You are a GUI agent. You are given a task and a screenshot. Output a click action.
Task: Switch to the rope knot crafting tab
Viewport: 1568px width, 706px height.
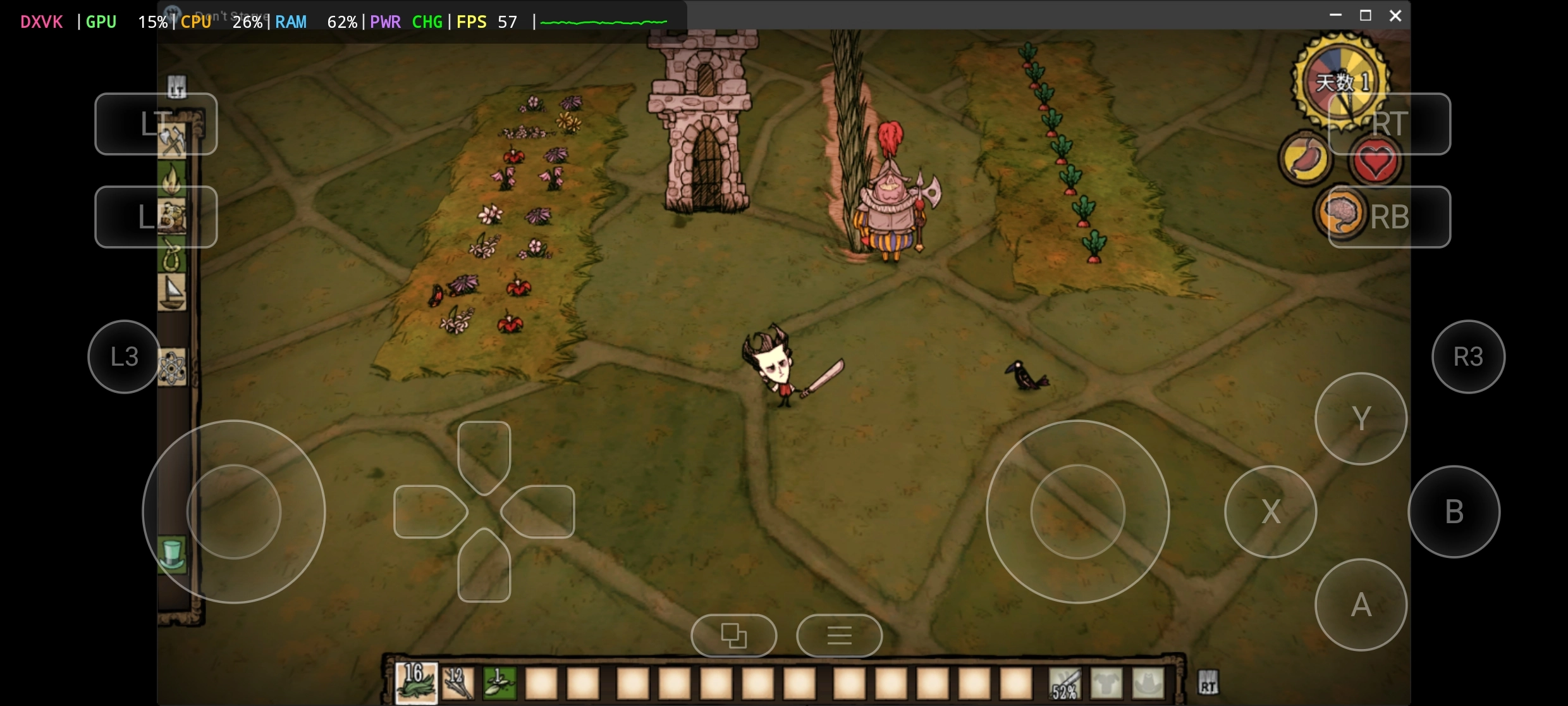[172, 255]
